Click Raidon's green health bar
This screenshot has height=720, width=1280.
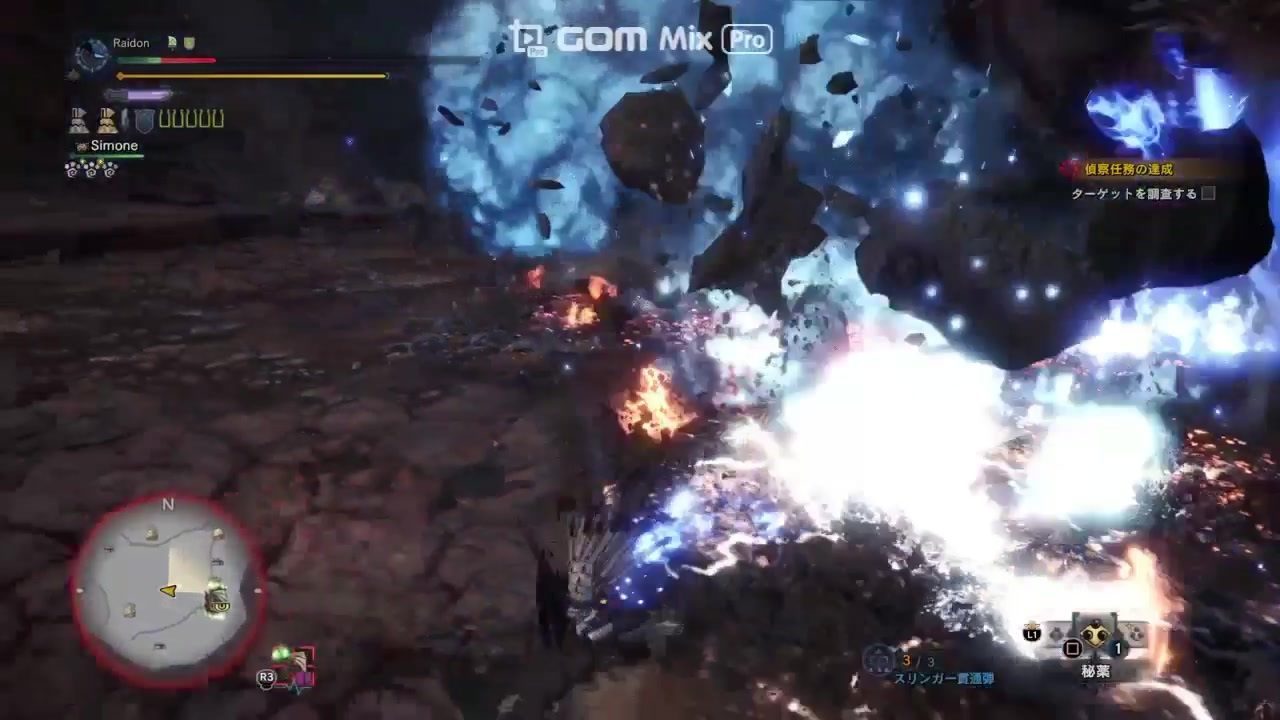[x=140, y=60]
